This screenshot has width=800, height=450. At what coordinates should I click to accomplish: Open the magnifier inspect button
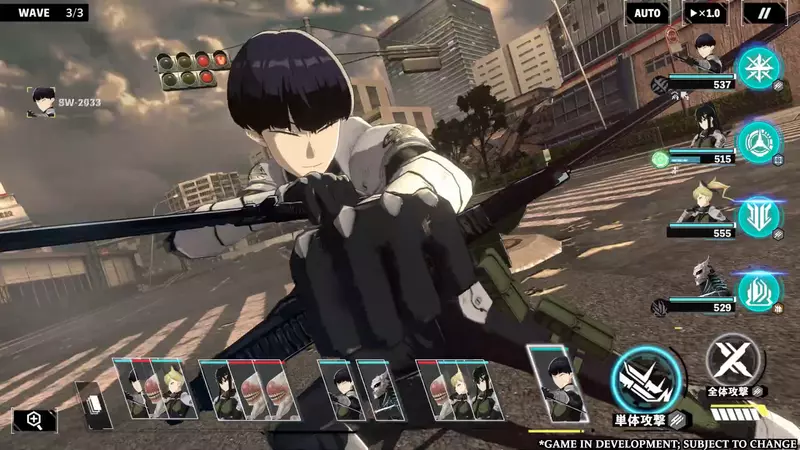coord(35,421)
